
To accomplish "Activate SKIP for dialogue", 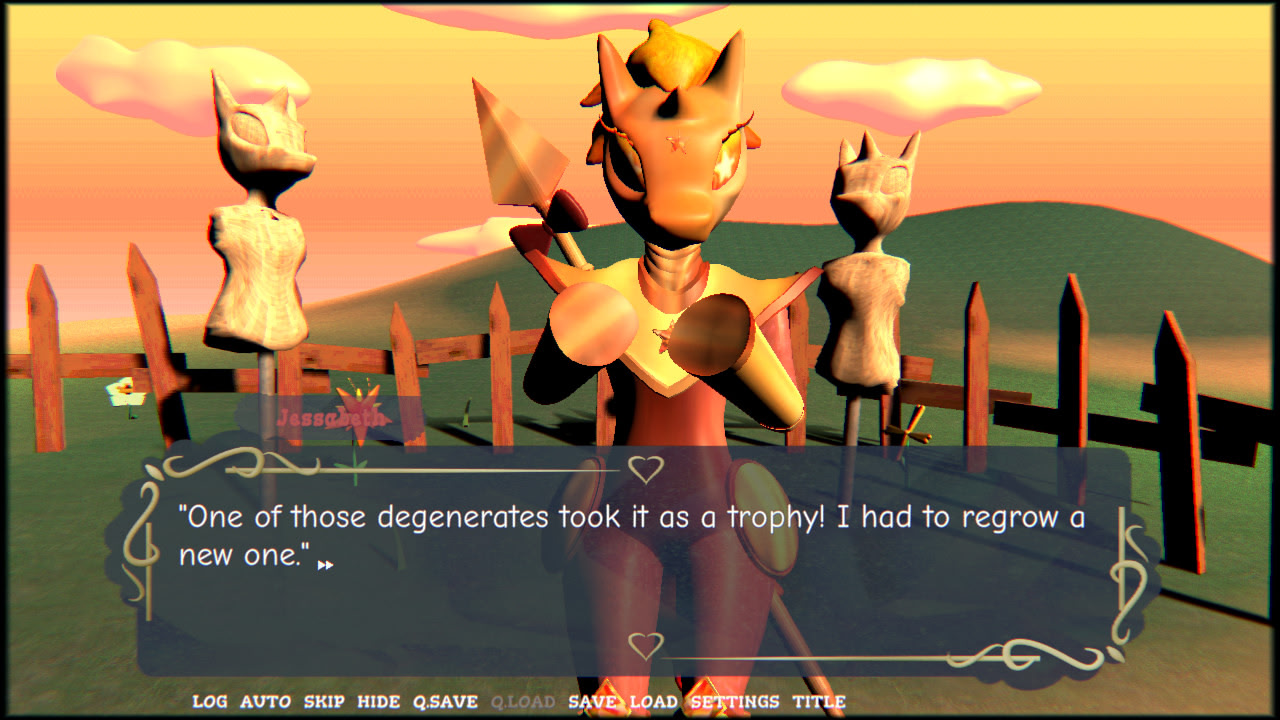I will [x=323, y=702].
